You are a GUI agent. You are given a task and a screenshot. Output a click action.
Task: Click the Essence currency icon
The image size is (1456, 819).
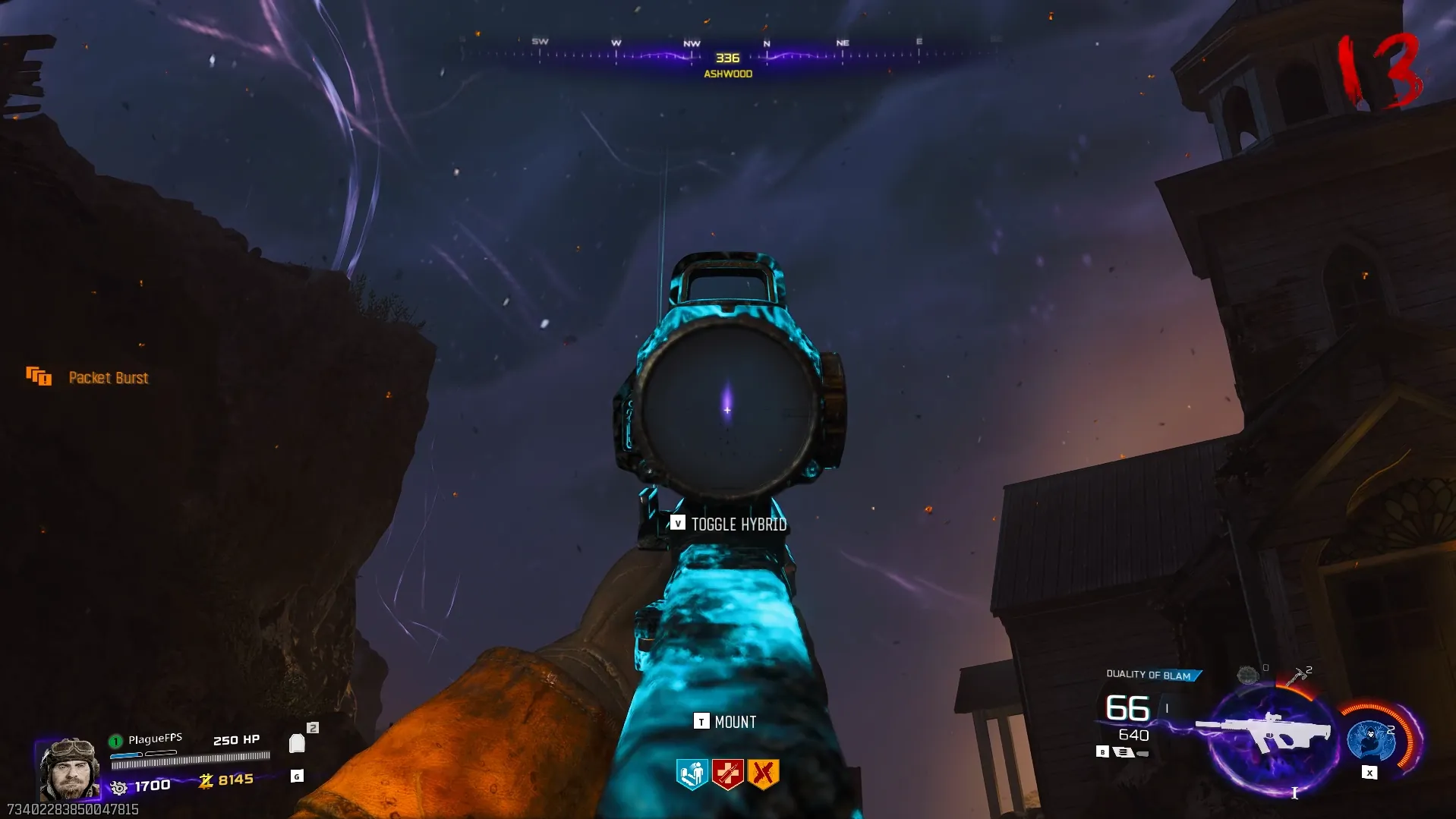206,781
